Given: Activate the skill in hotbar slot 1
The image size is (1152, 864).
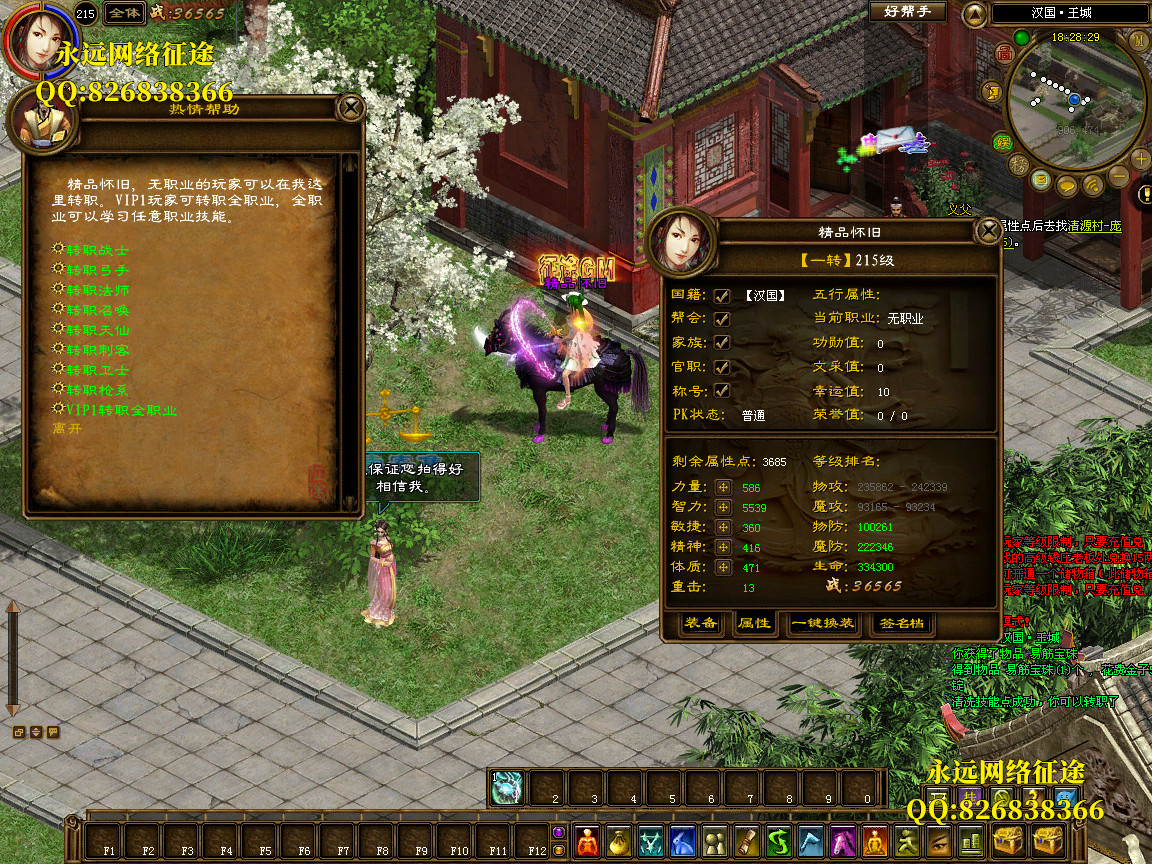Looking at the screenshot, I should (x=507, y=787).
